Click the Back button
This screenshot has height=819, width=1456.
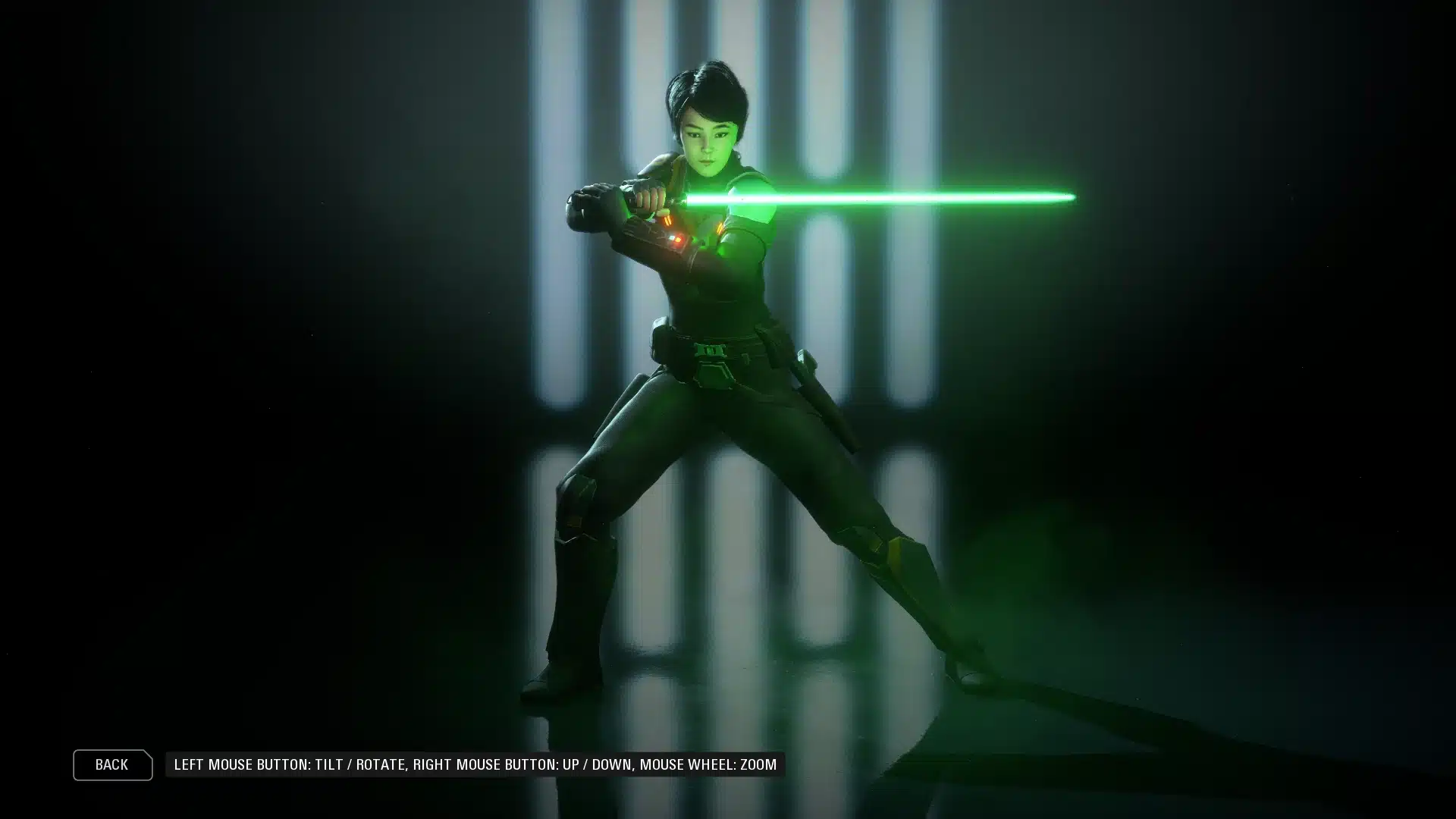tap(112, 764)
